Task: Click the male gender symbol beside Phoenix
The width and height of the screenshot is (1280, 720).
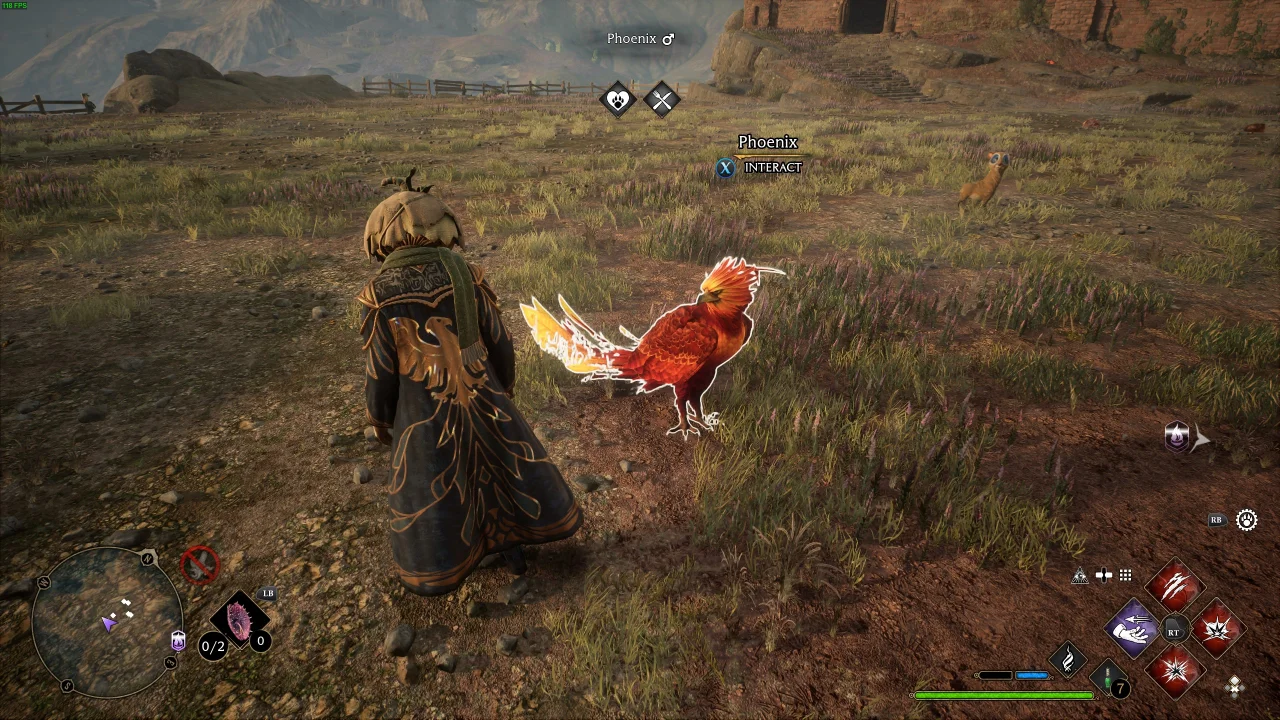Action: tap(668, 38)
